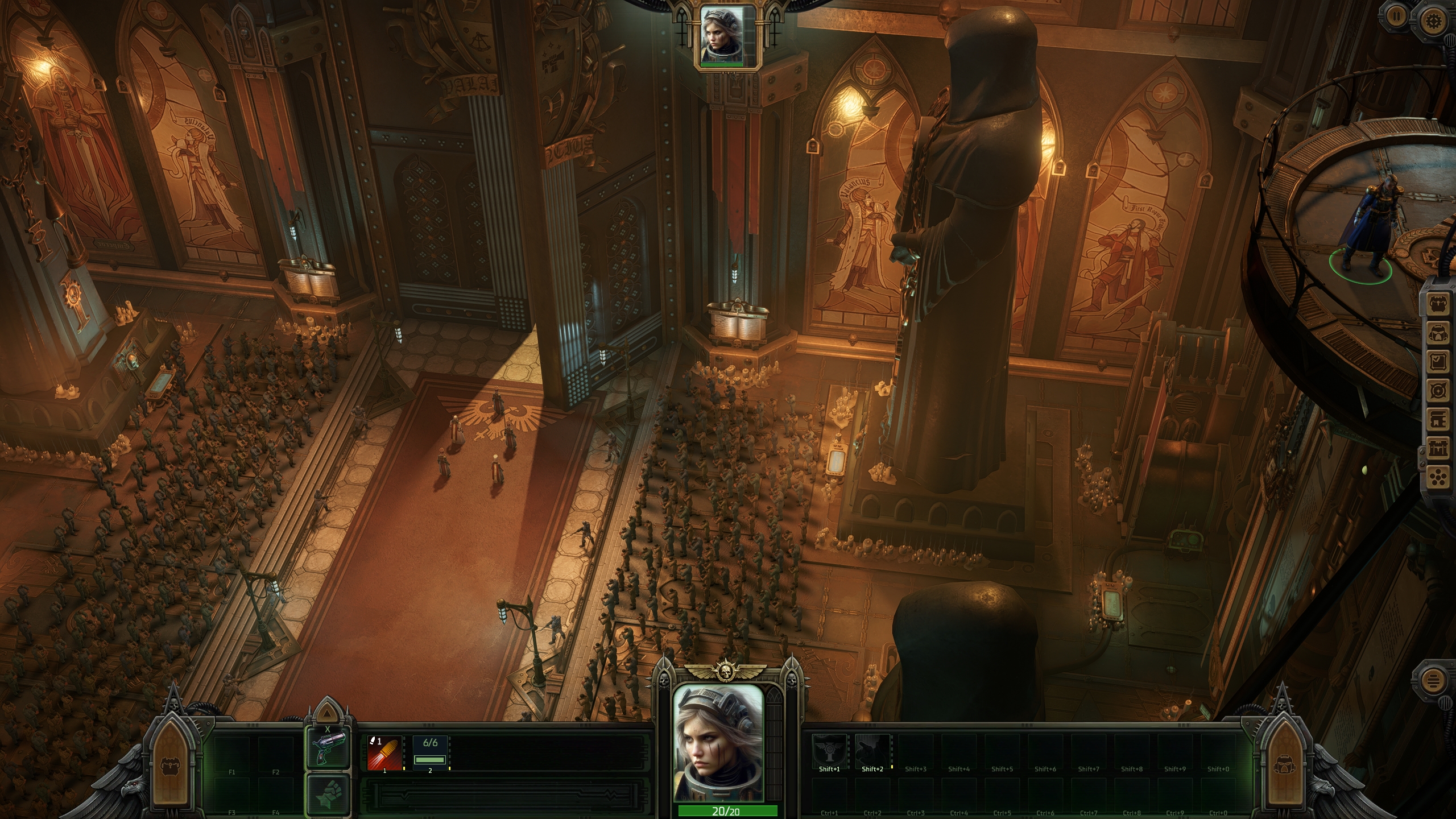
Task: Open the map compass icon
Action: point(1439,391)
